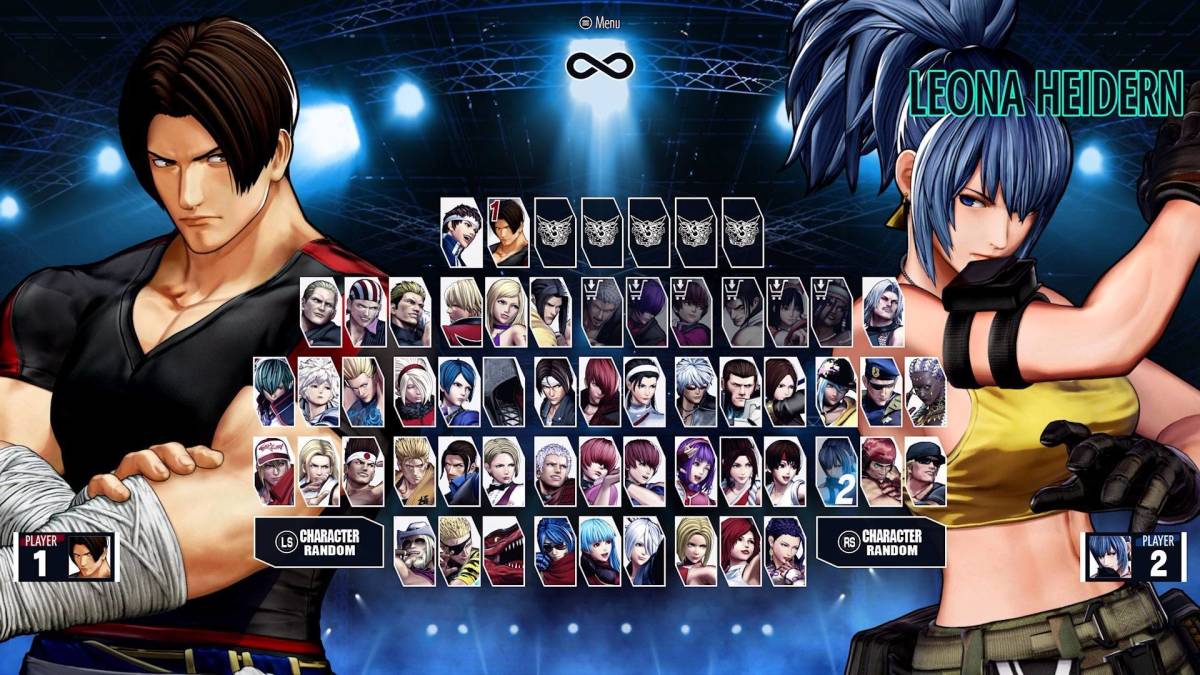This screenshot has width=1200, height=675.
Task: Choose Ryo in the orange gi
Action: coord(413,471)
